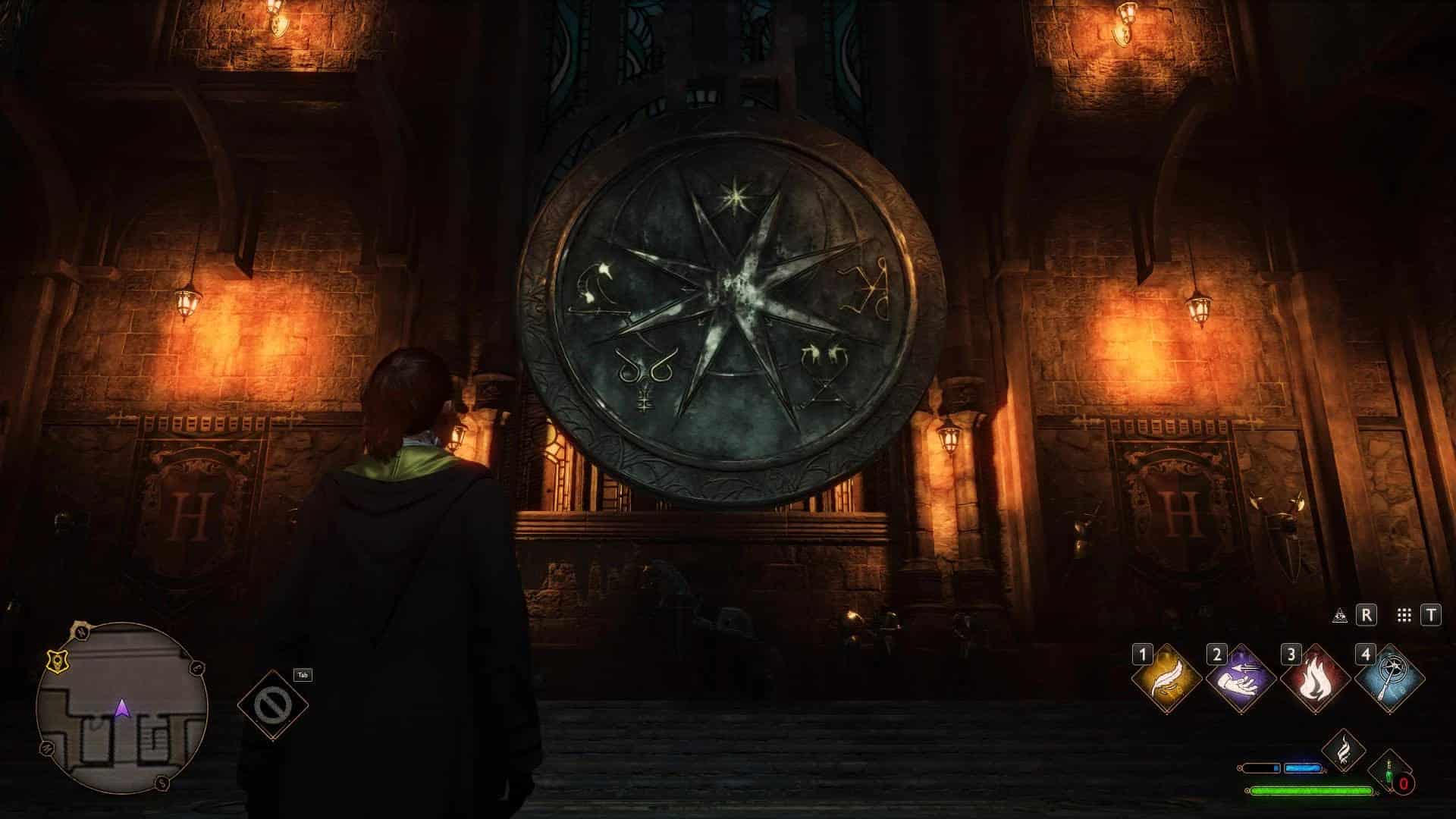
Task: Choose the blue wand spell in slot four
Action: (x=1389, y=679)
